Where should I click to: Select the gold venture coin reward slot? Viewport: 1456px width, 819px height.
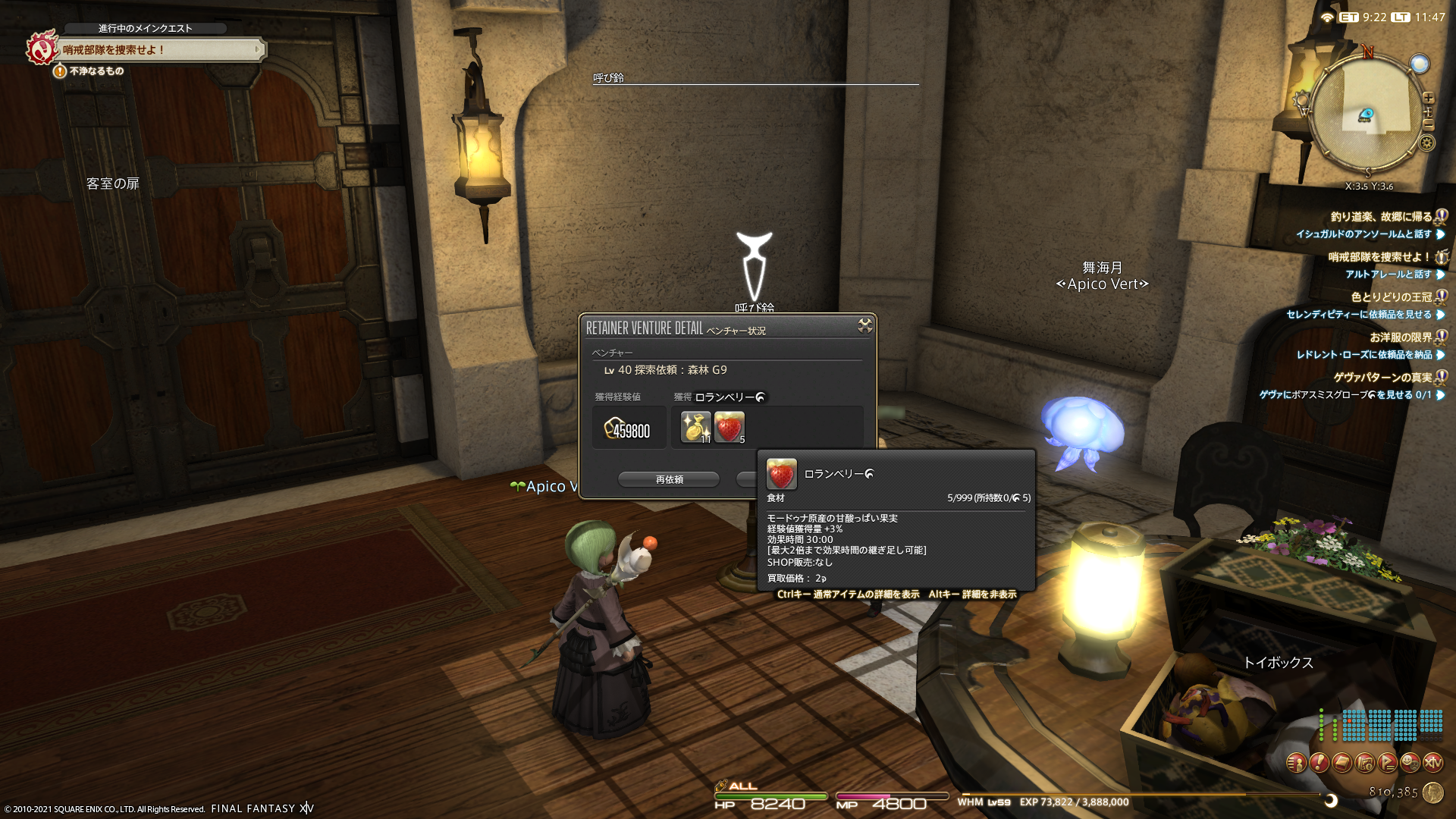click(x=695, y=427)
